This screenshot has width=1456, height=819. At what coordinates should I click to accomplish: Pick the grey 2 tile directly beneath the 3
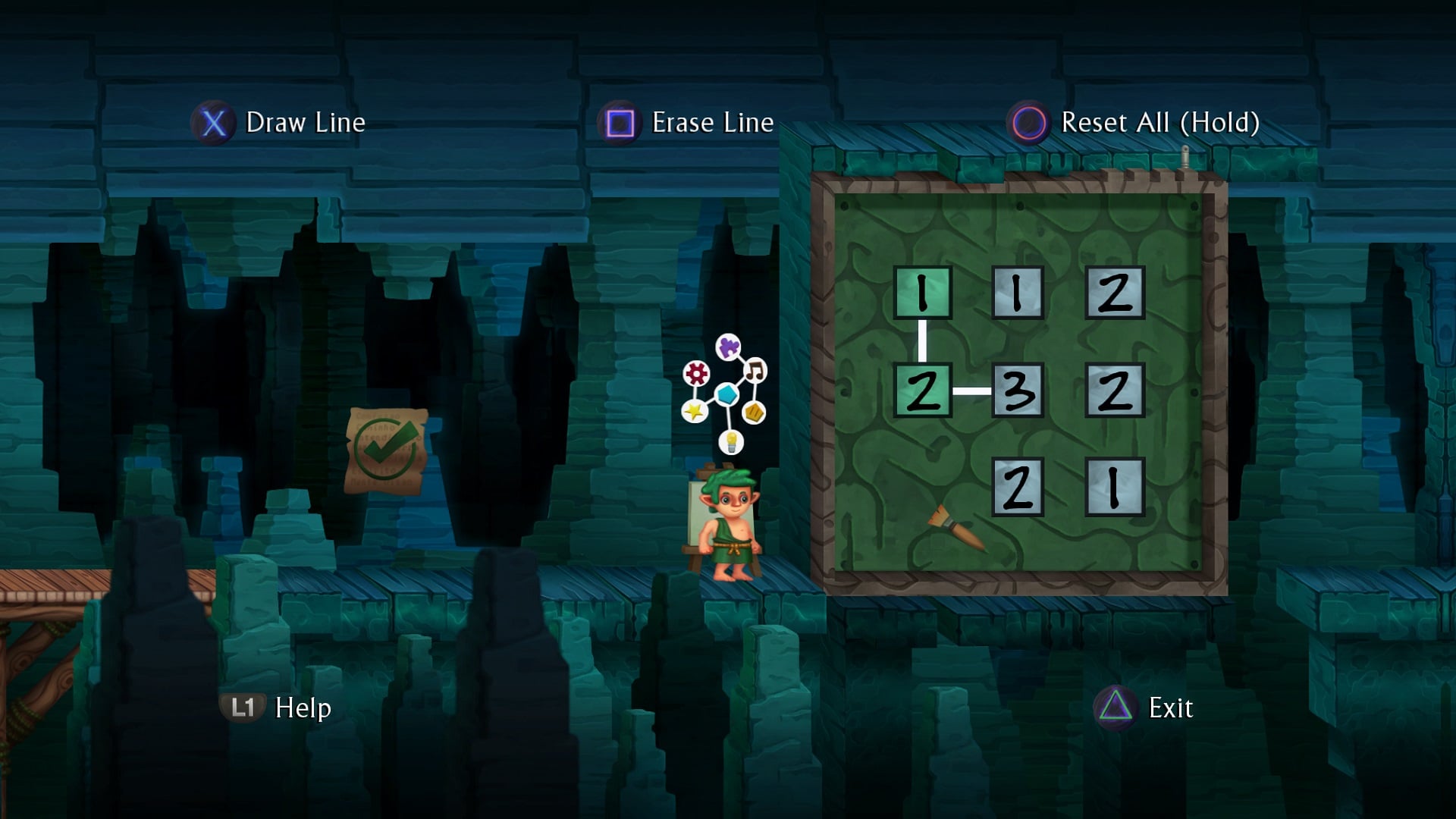pyautogui.click(x=1018, y=488)
